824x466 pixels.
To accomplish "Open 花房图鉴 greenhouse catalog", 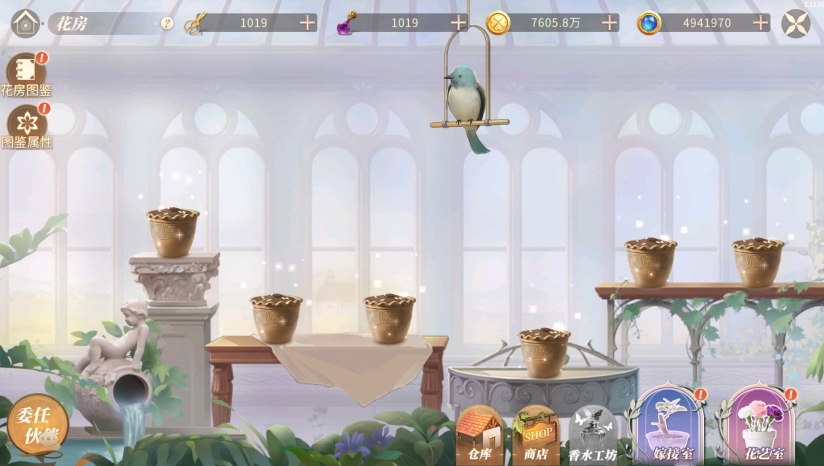I will 26,74.
